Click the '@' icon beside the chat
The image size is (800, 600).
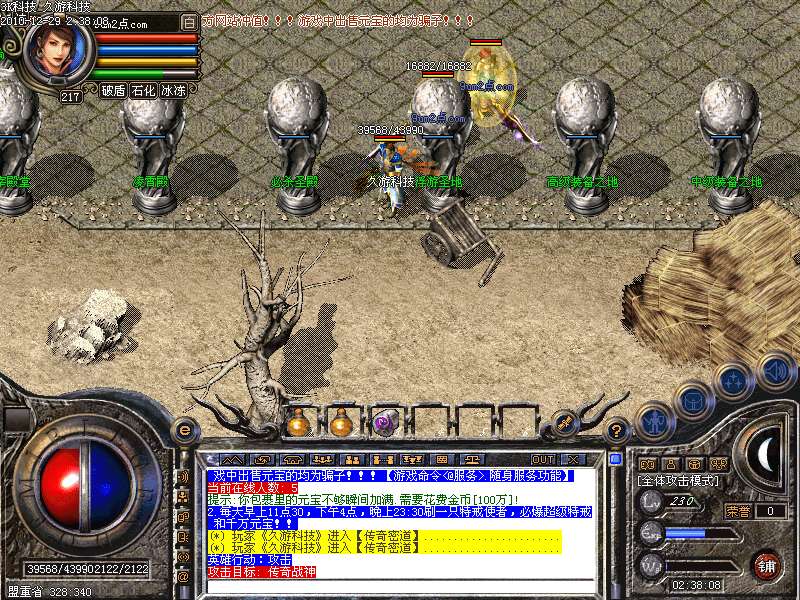pyautogui.click(x=183, y=576)
